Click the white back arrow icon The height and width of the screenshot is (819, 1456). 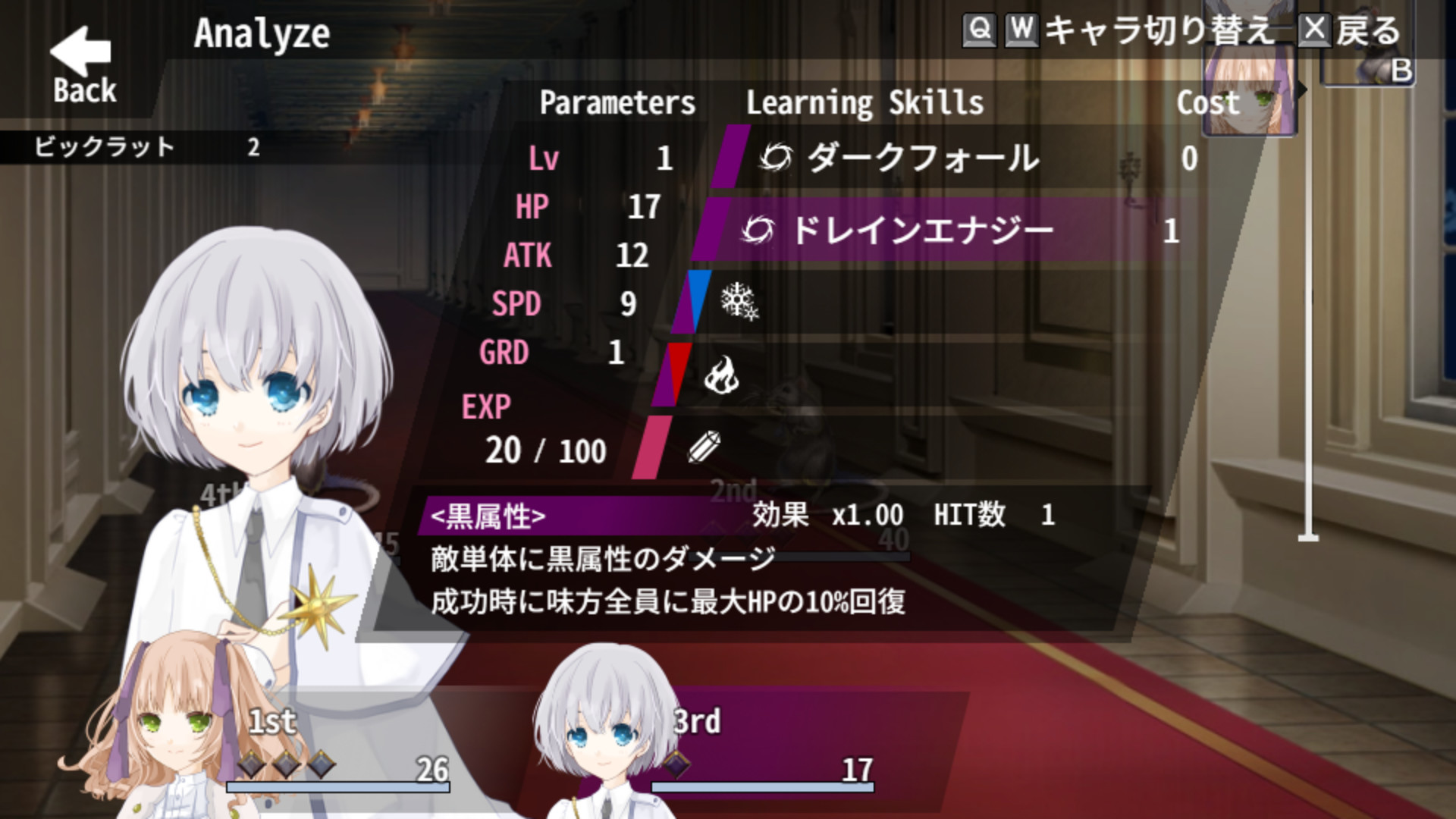80,52
